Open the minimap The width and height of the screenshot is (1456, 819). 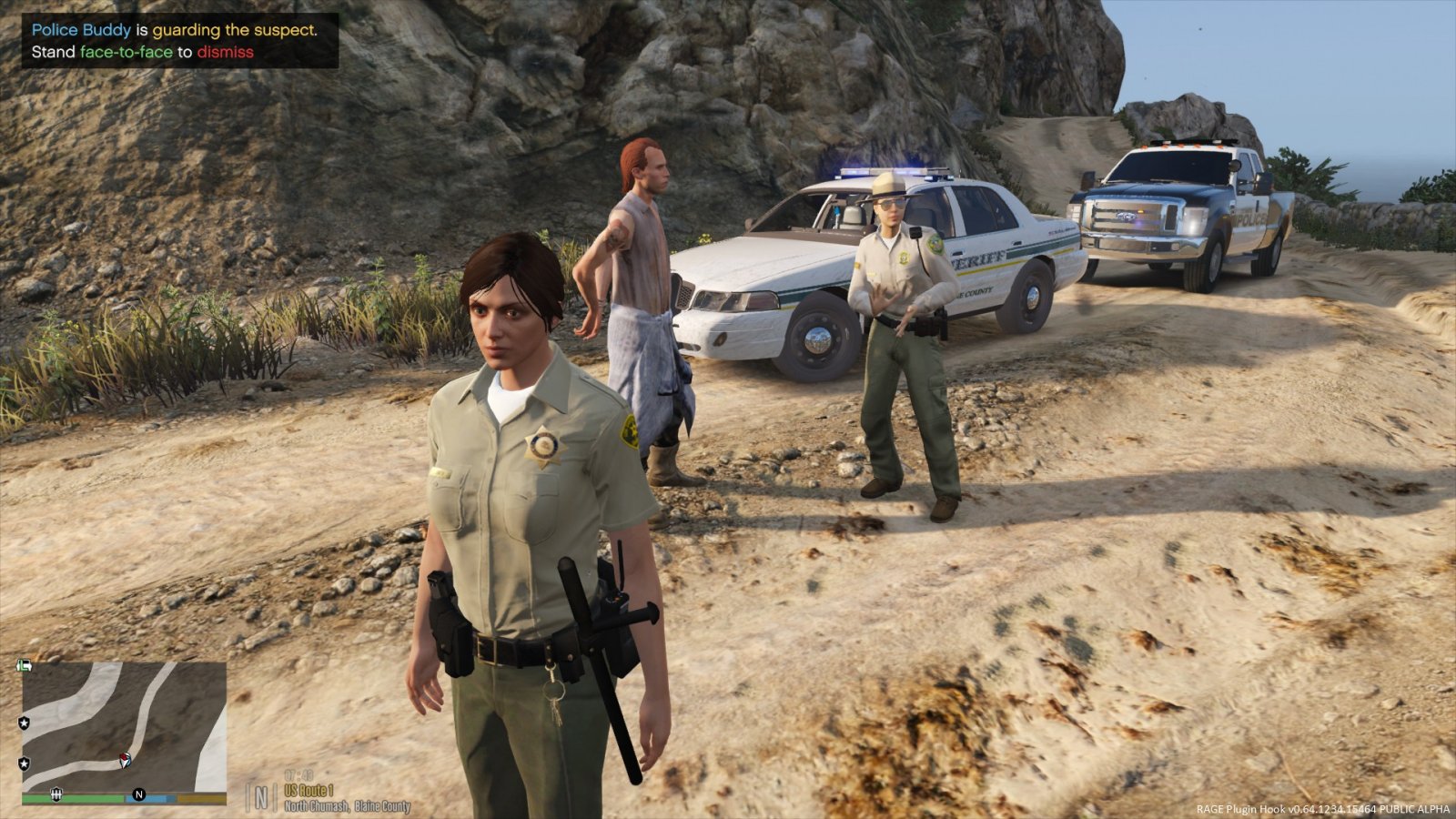[124, 726]
